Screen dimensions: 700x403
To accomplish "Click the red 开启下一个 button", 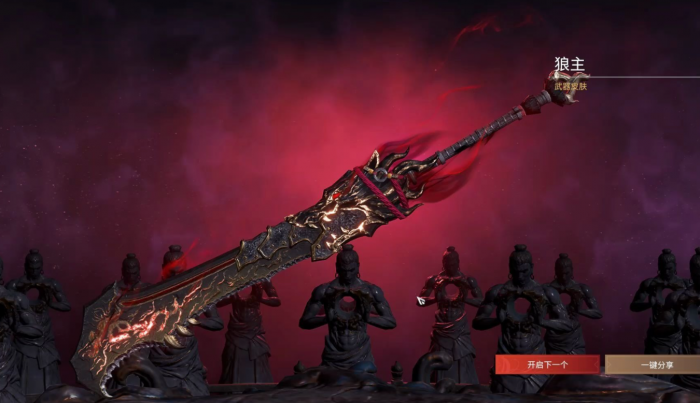I will click(547, 365).
